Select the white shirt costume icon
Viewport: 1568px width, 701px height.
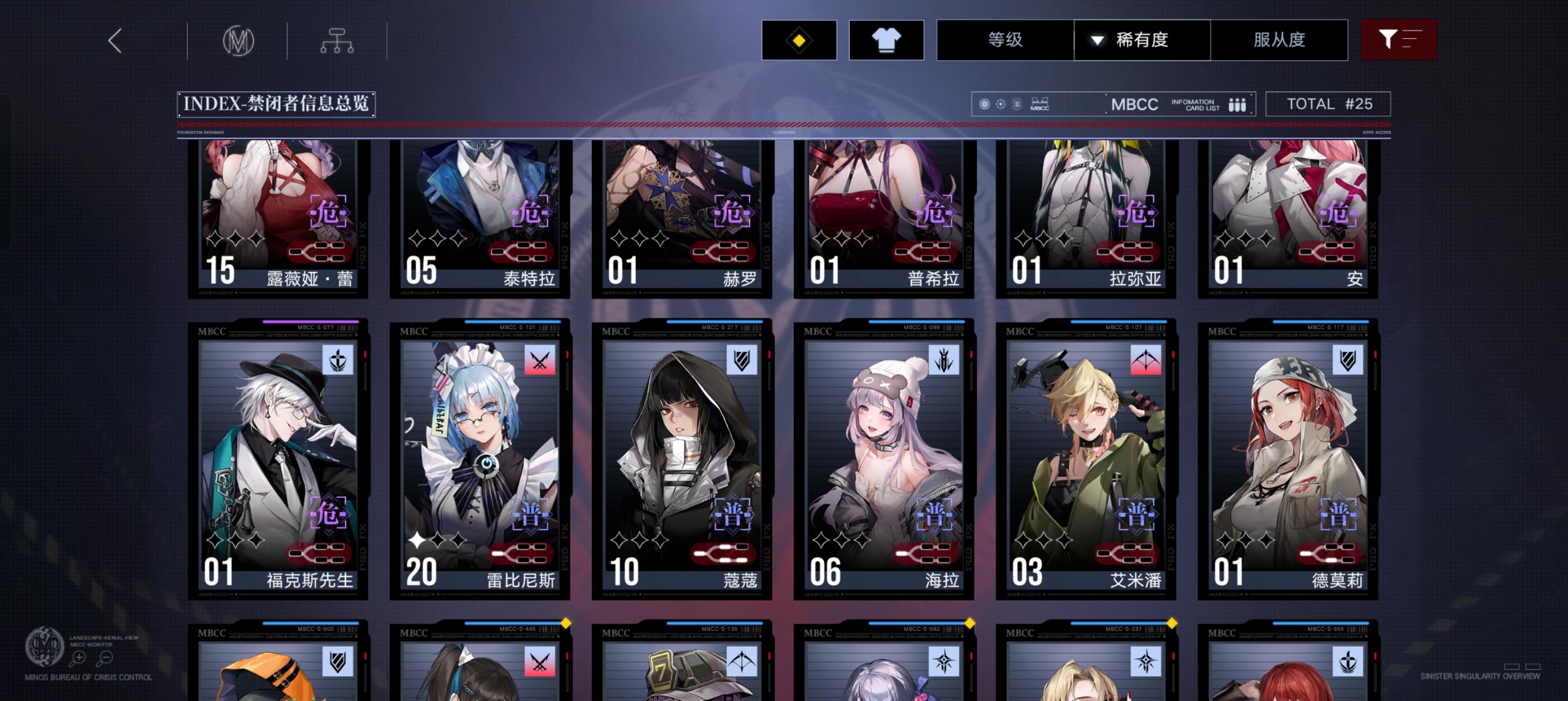(x=886, y=40)
